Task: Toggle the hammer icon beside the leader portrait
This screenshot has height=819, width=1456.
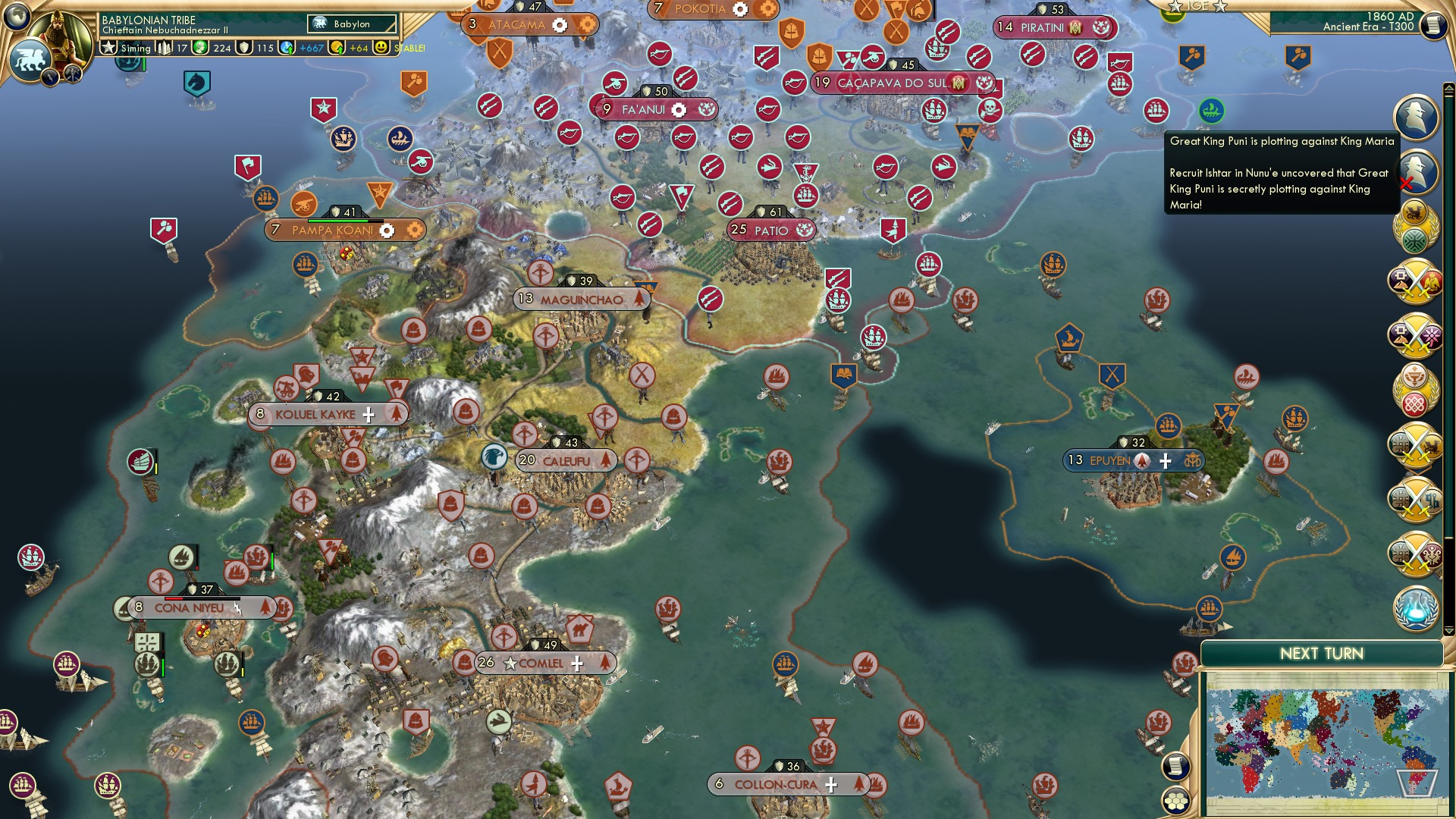Action: click(74, 76)
